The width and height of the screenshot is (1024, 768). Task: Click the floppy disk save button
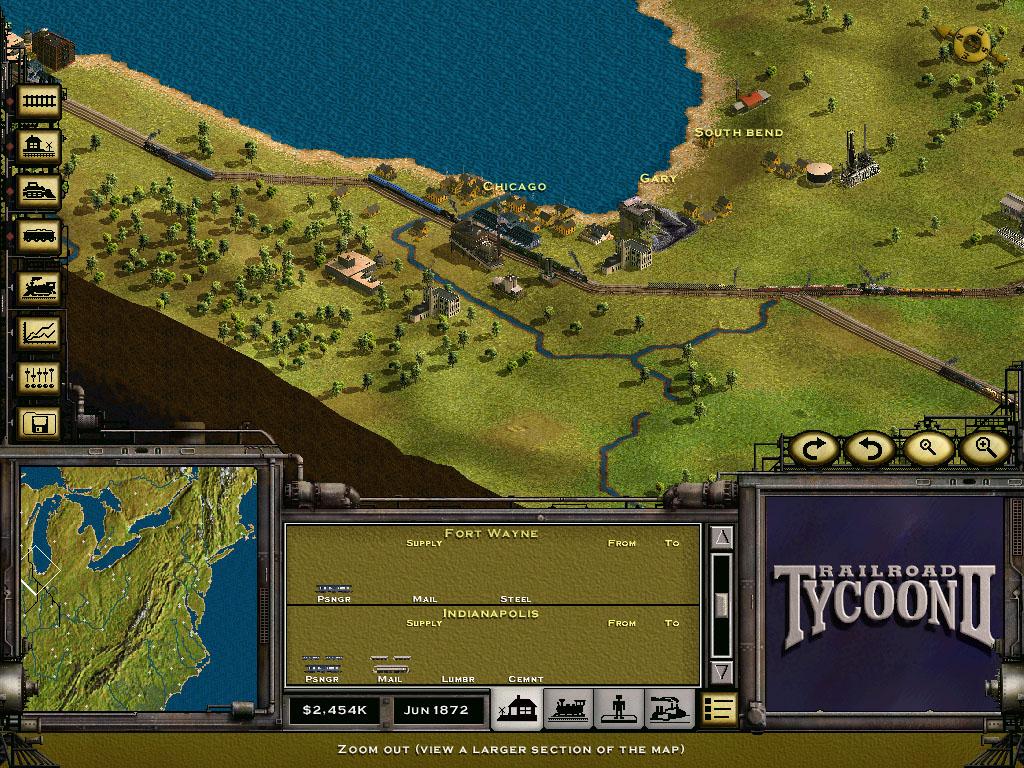39,422
